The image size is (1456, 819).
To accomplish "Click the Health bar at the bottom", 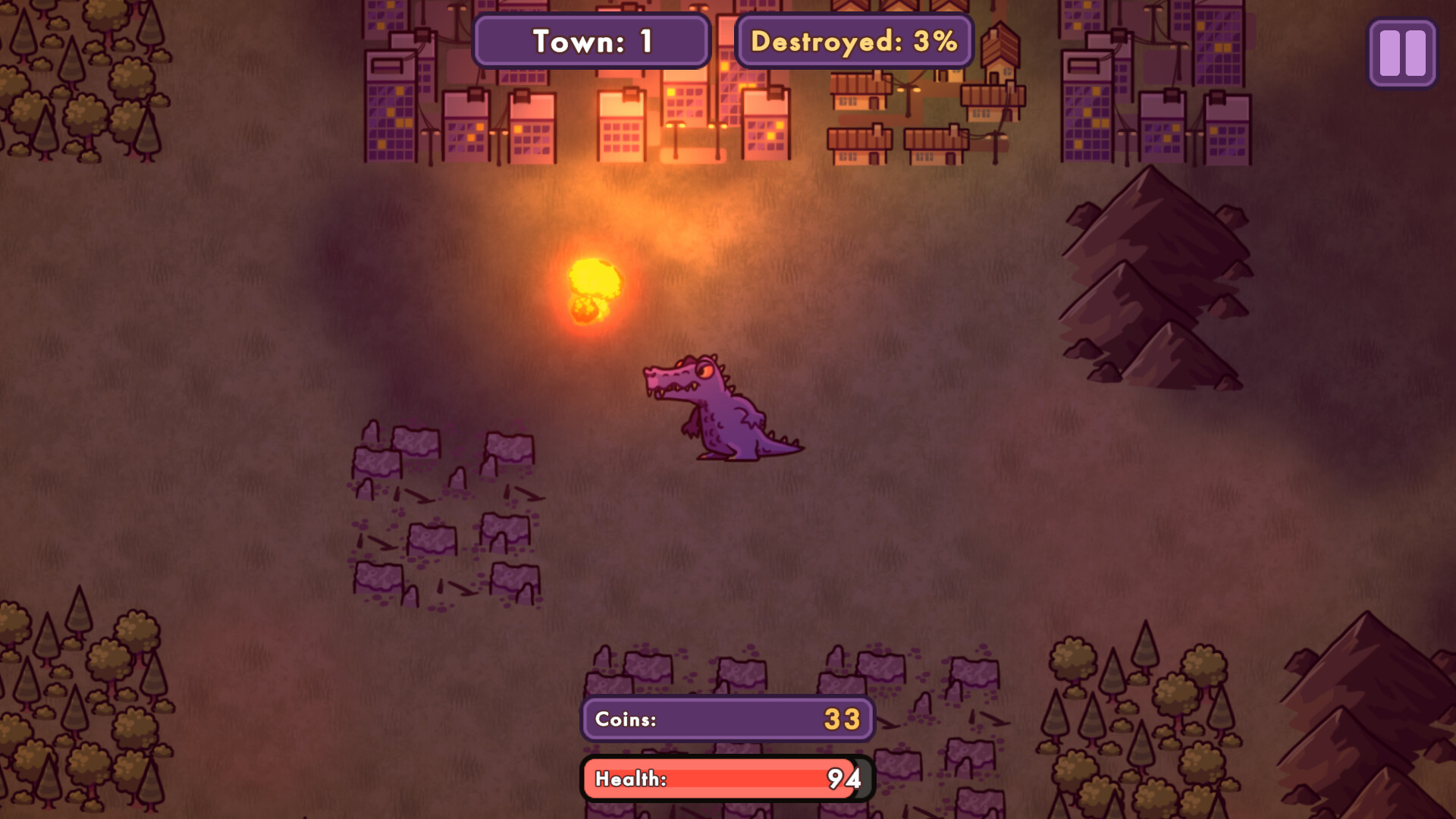I will [x=724, y=778].
